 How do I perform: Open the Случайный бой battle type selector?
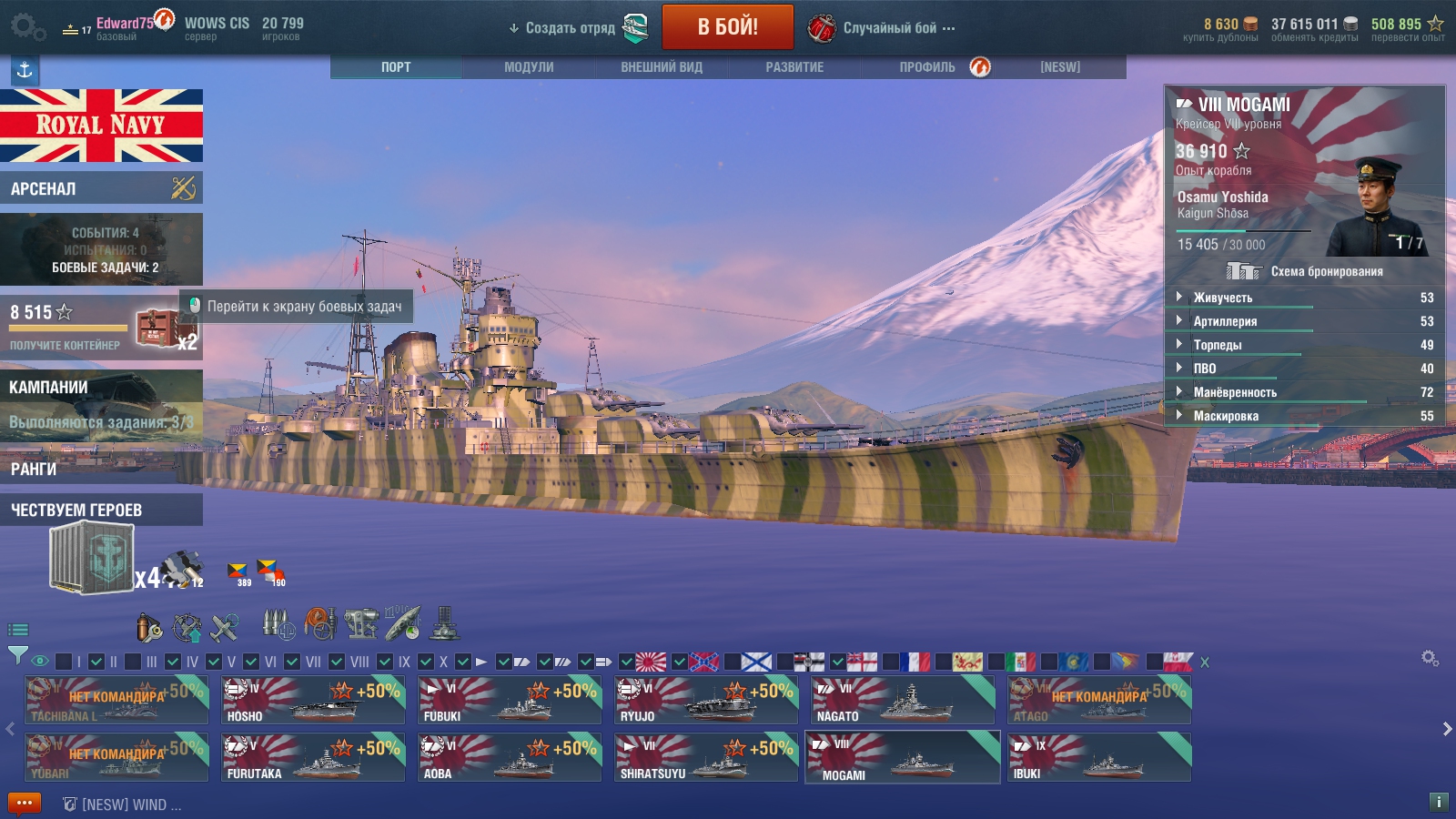coord(889,28)
